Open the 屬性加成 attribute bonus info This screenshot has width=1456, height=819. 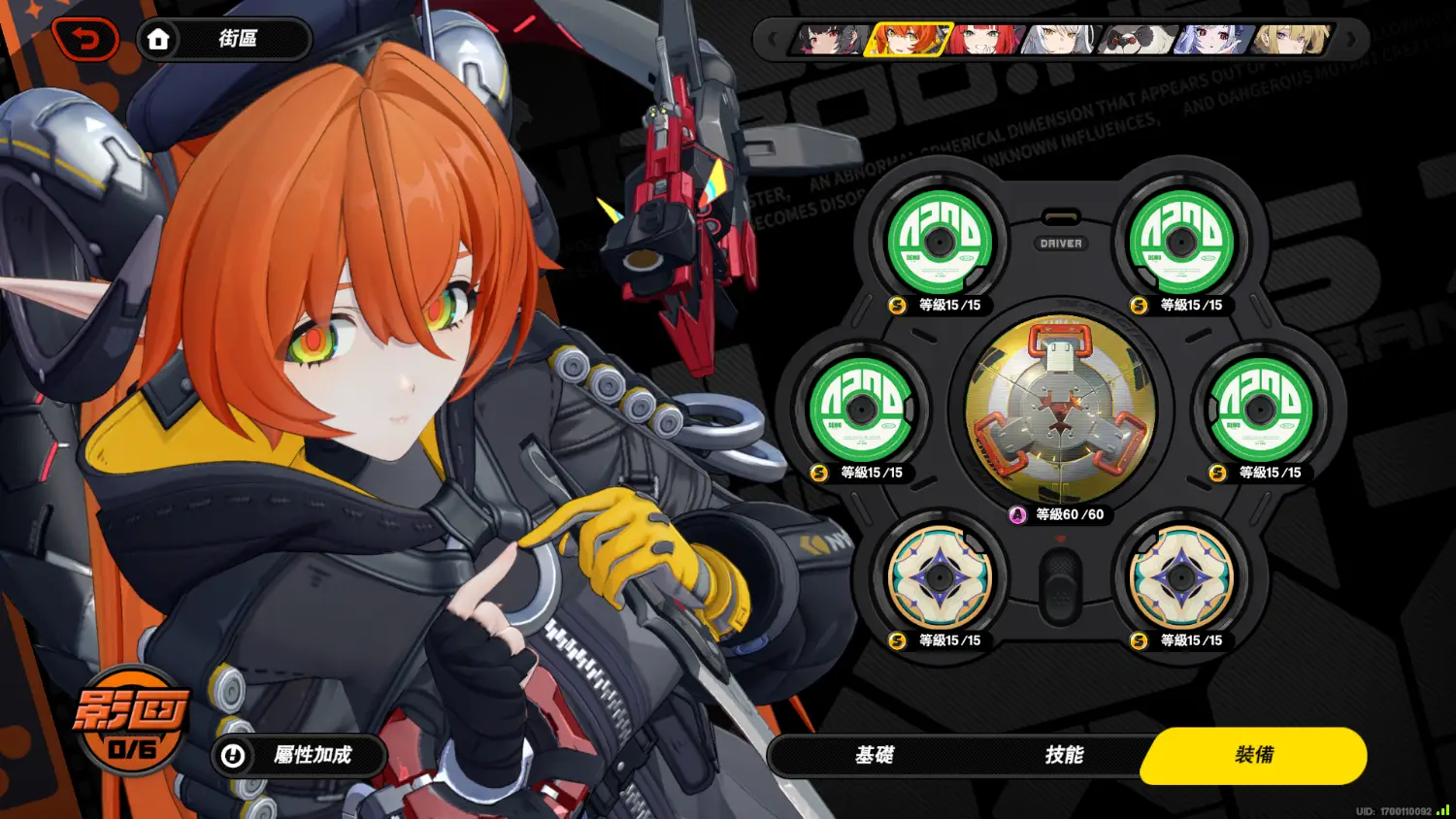click(x=299, y=755)
